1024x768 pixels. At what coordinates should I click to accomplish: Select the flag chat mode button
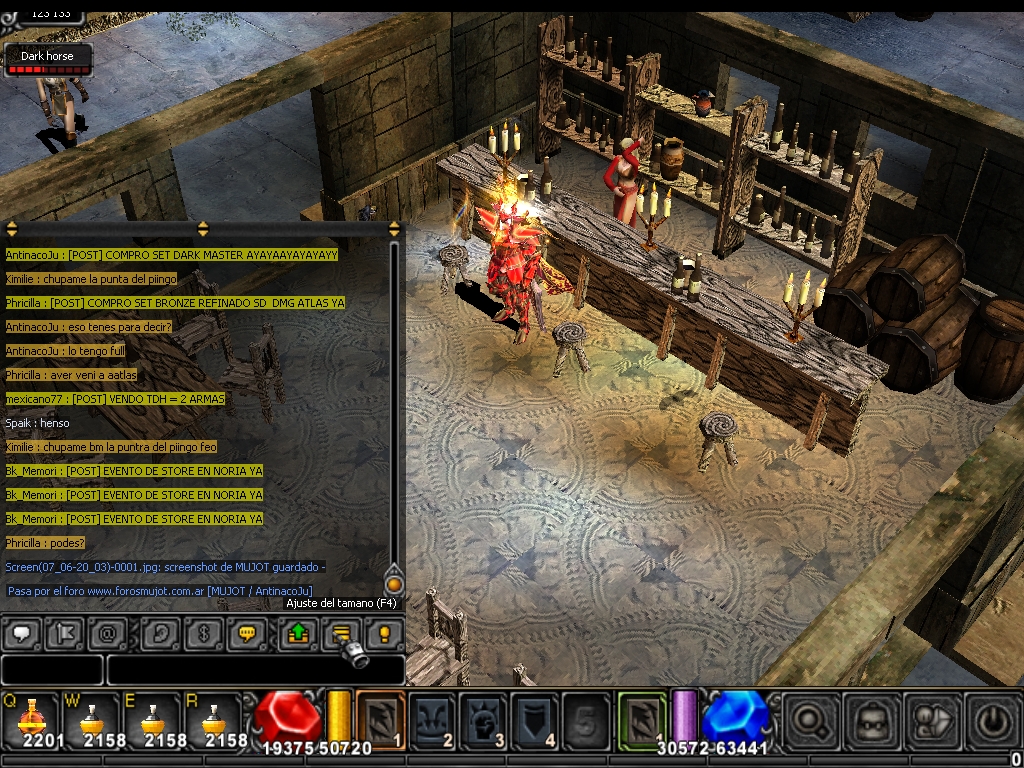point(65,632)
